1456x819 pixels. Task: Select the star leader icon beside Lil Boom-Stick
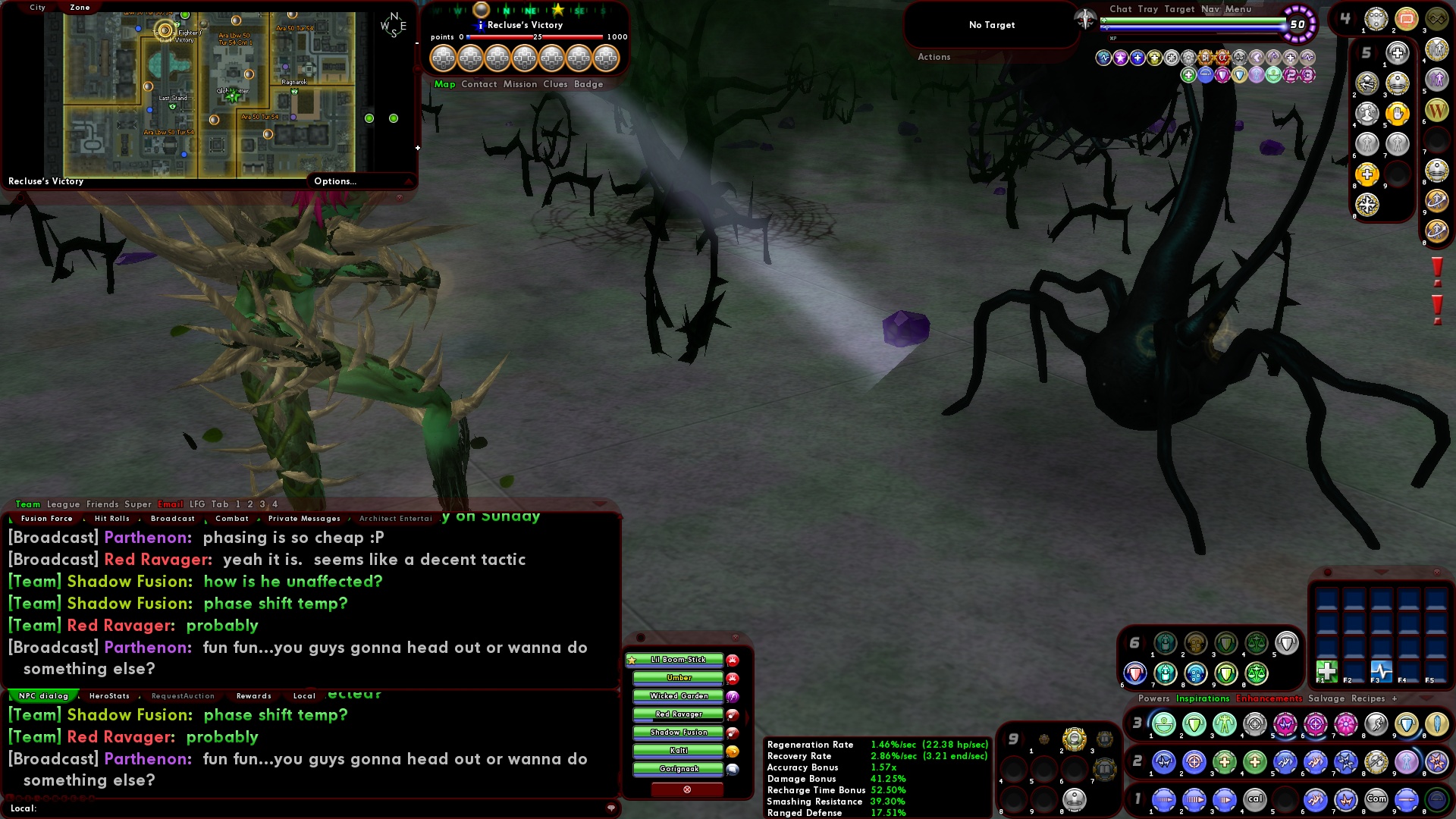click(632, 659)
